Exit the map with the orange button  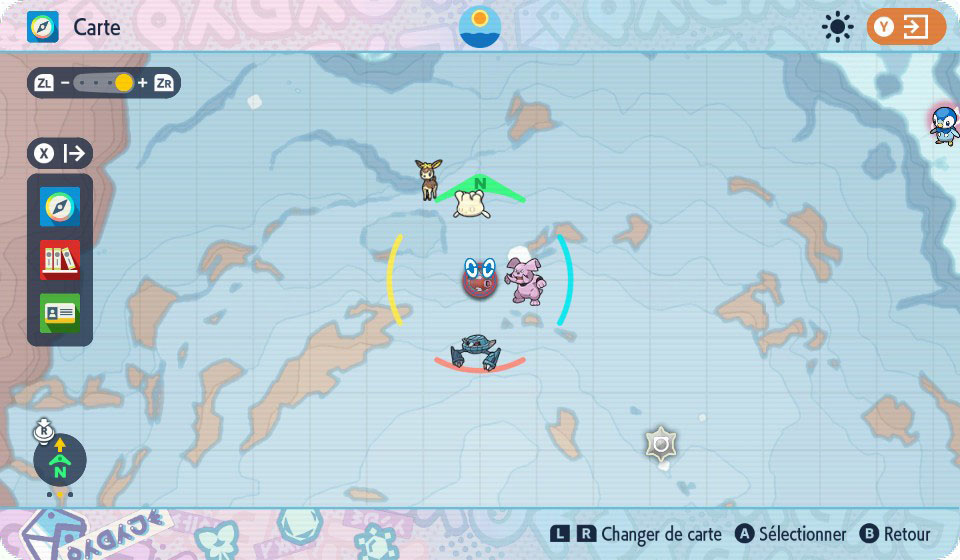[x=906, y=27]
